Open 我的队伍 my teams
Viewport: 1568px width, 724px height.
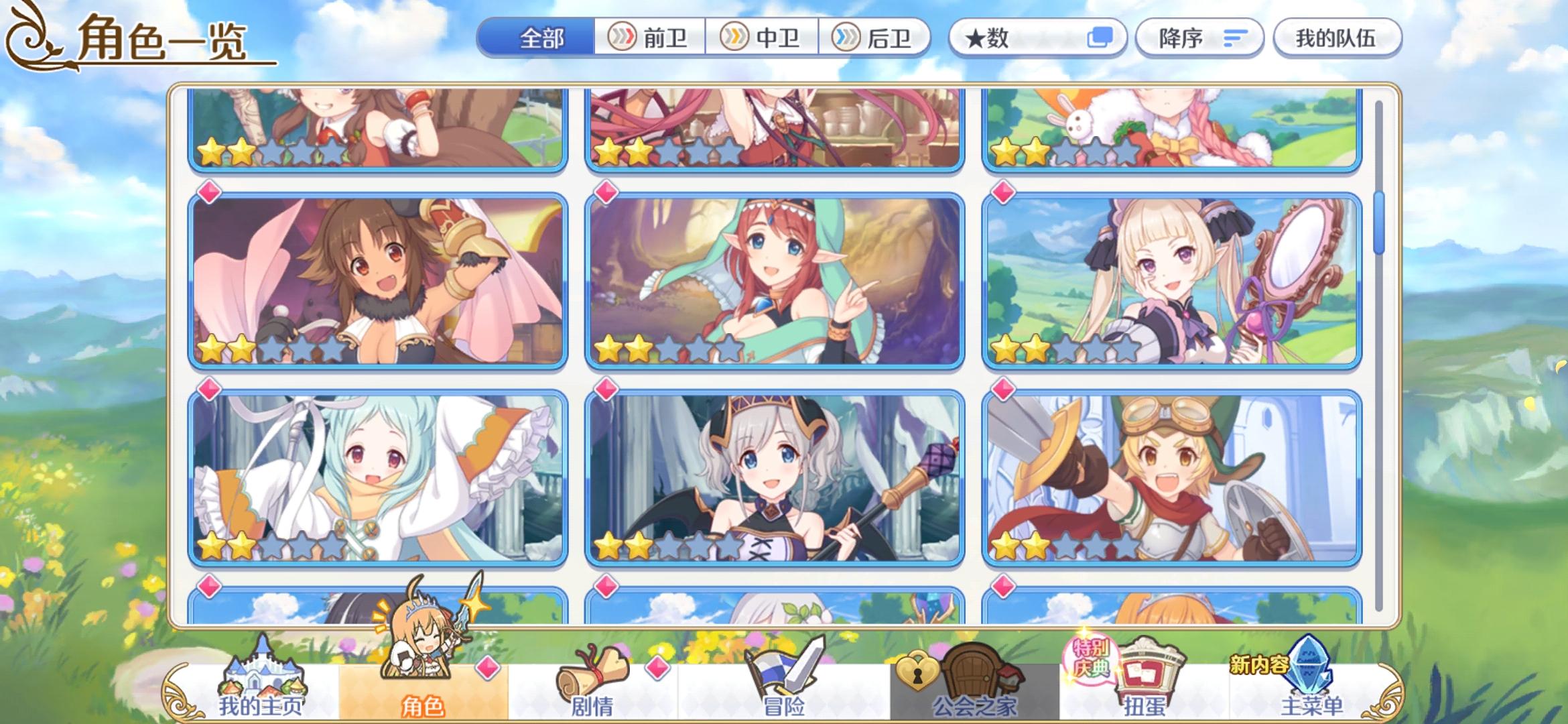pos(1336,38)
